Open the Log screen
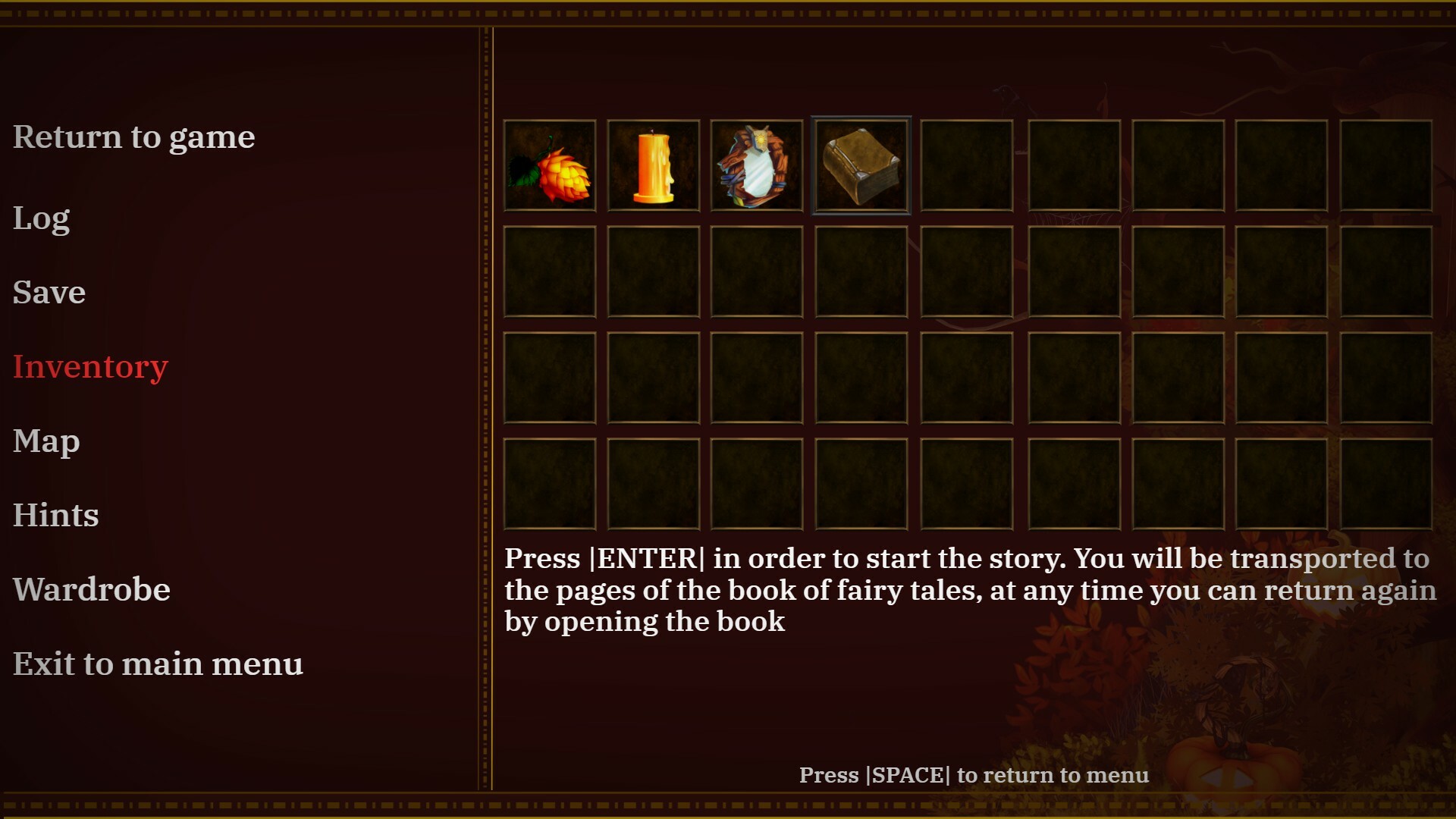This screenshot has width=1456, height=819. point(41,218)
